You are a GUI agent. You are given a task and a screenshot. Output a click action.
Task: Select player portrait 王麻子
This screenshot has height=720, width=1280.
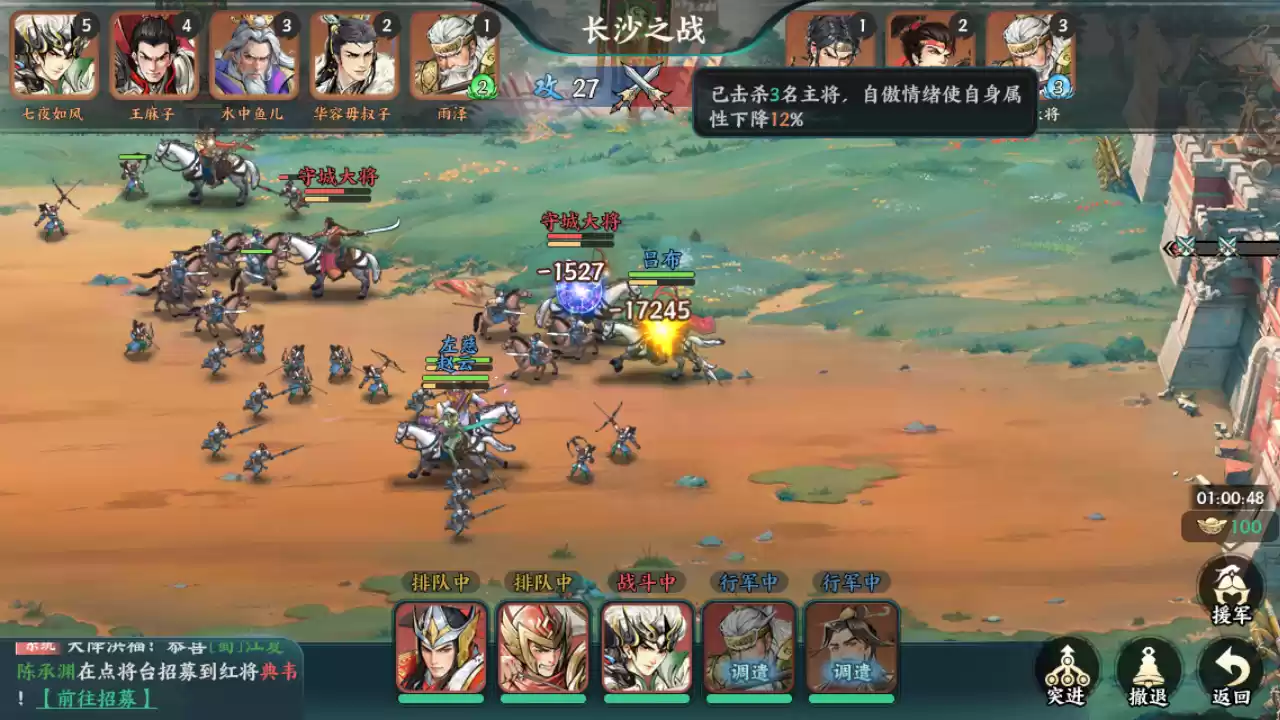(x=153, y=55)
